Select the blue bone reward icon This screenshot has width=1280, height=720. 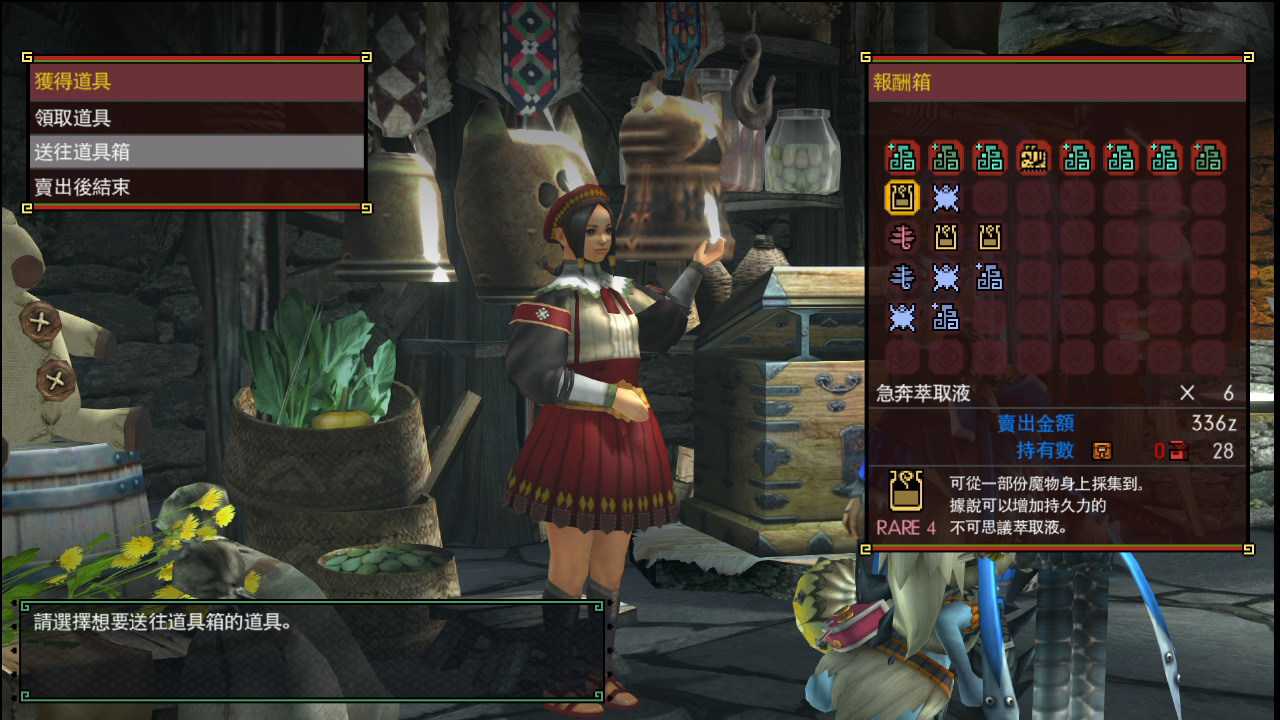902,277
